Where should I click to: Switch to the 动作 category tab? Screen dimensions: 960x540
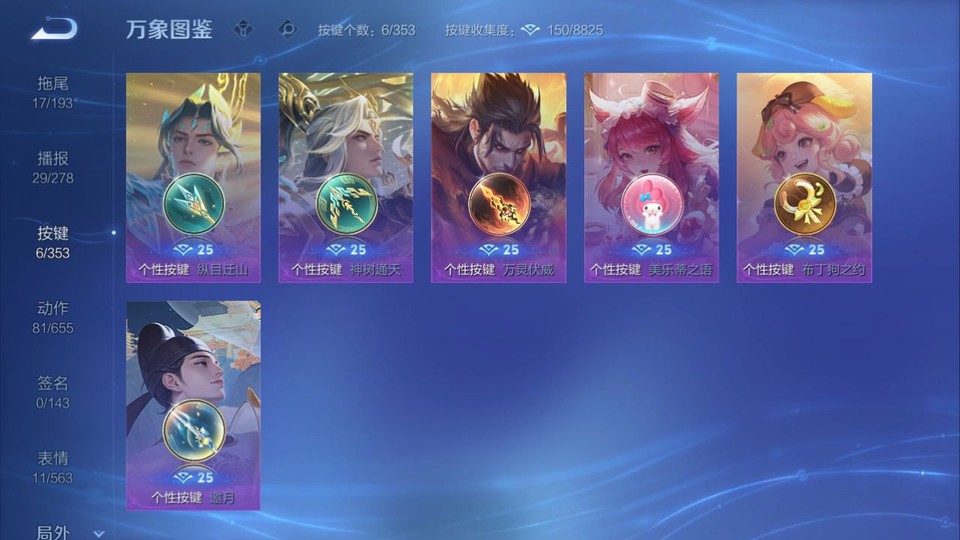tap(54, 317)
